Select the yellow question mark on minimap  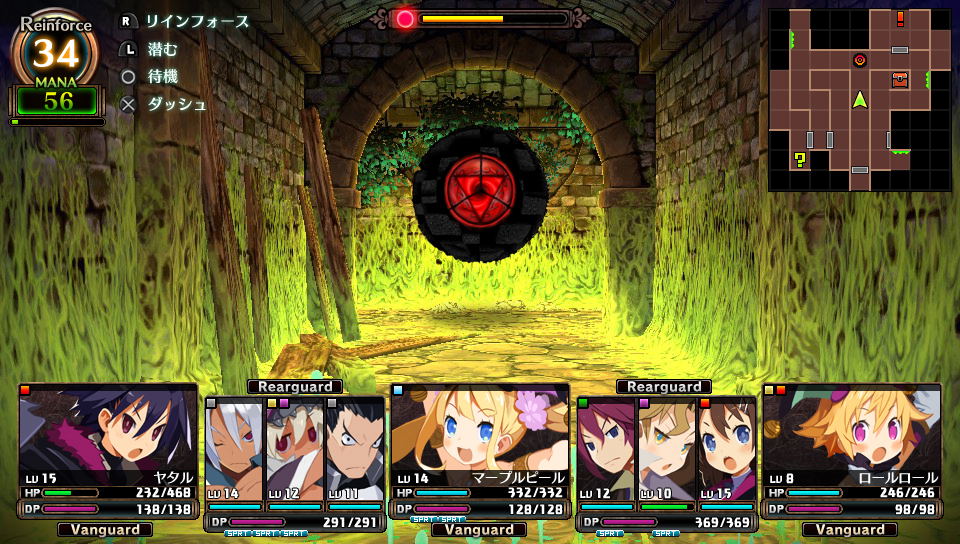pyautogui.click(x=799, y=159)
